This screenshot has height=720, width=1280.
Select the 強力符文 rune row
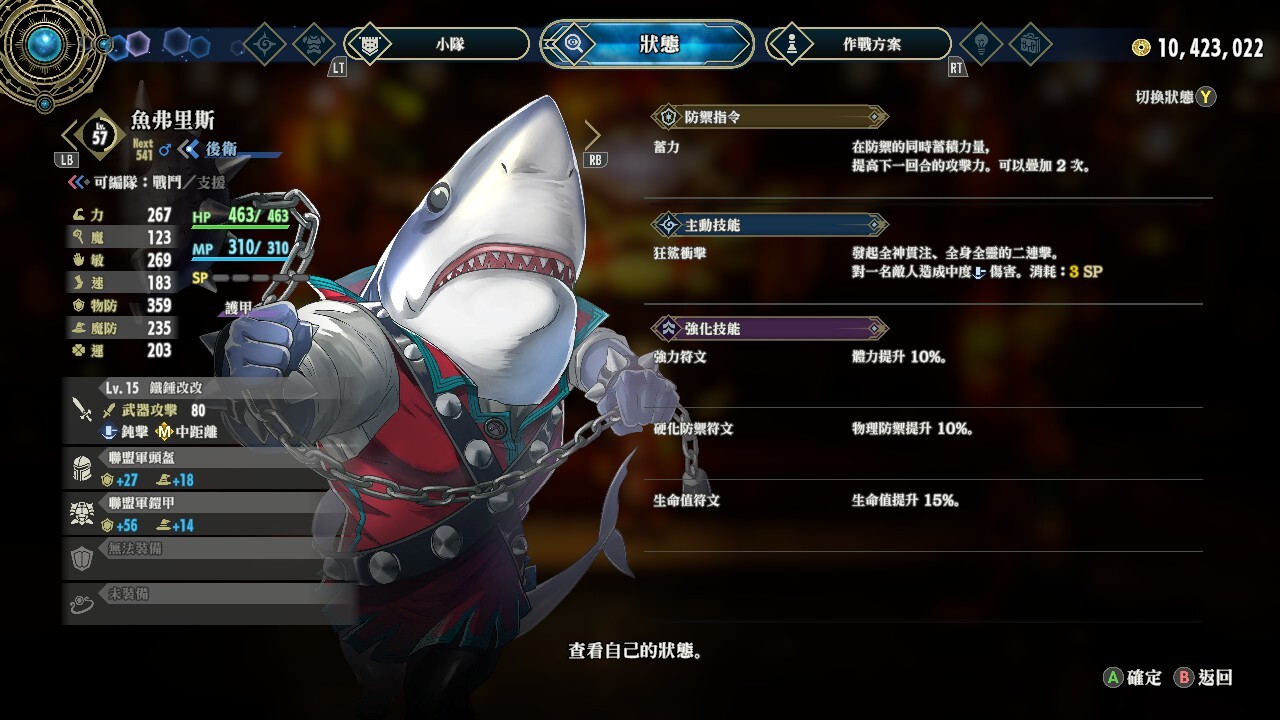924,357
